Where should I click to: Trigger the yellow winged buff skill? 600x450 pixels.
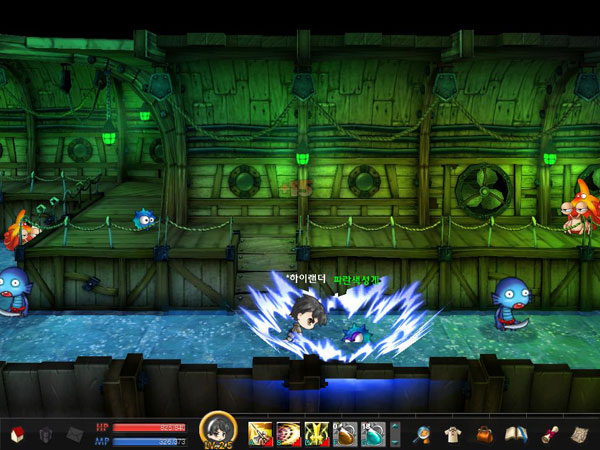pos(317,434)
